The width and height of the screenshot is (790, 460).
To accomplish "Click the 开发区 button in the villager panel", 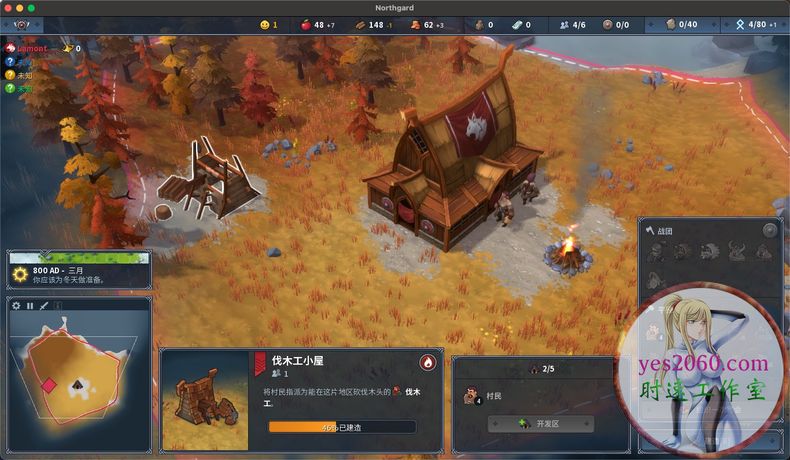I will pyautogui.click(x=540, y=424).
